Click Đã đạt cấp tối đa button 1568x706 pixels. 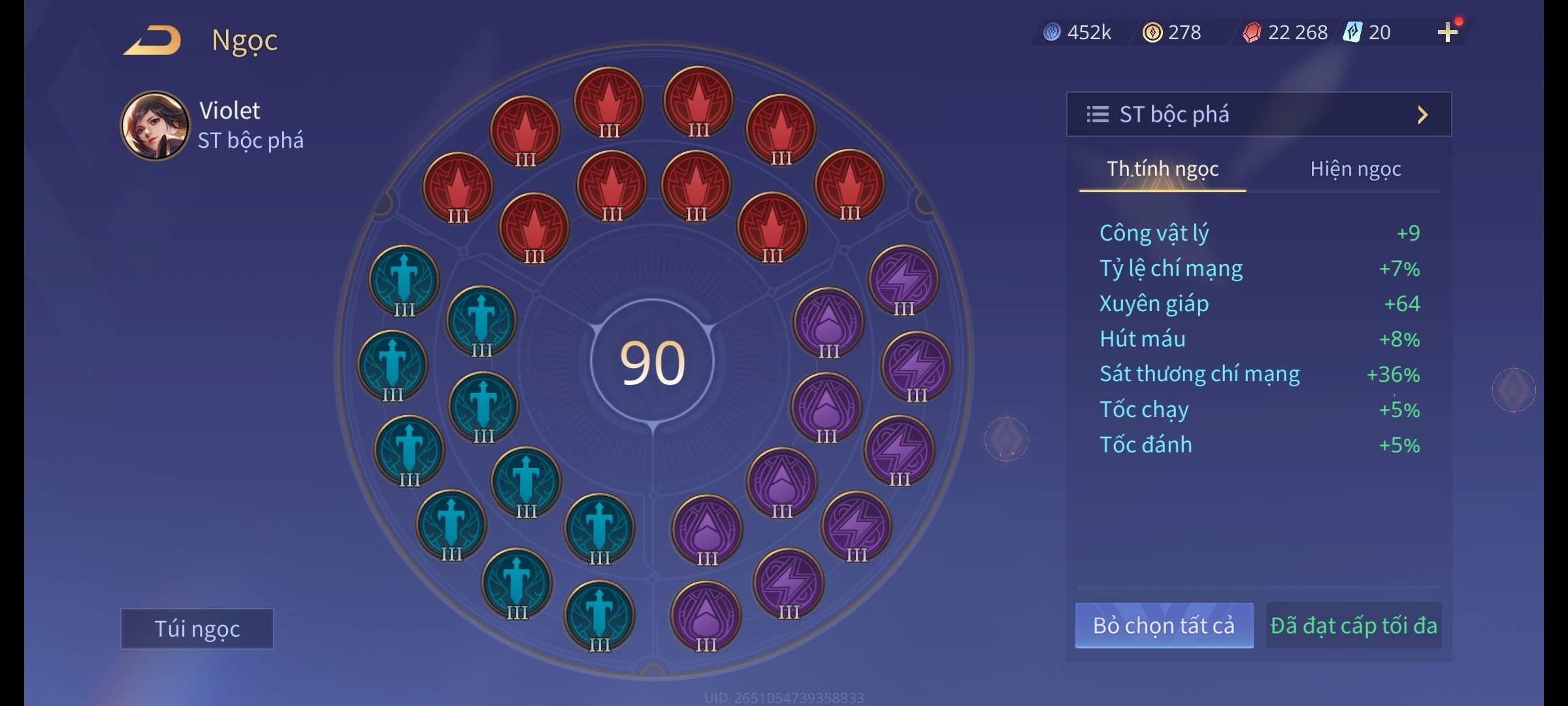pos(1353,626)
